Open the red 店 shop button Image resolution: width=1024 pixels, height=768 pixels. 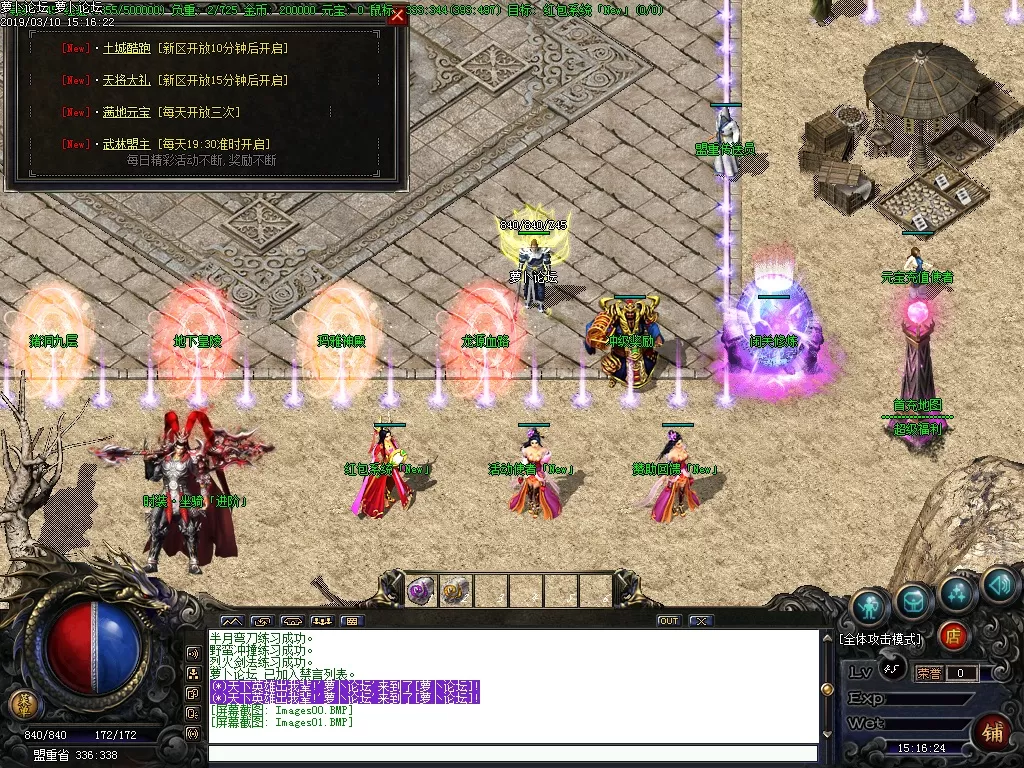(953, 635)
